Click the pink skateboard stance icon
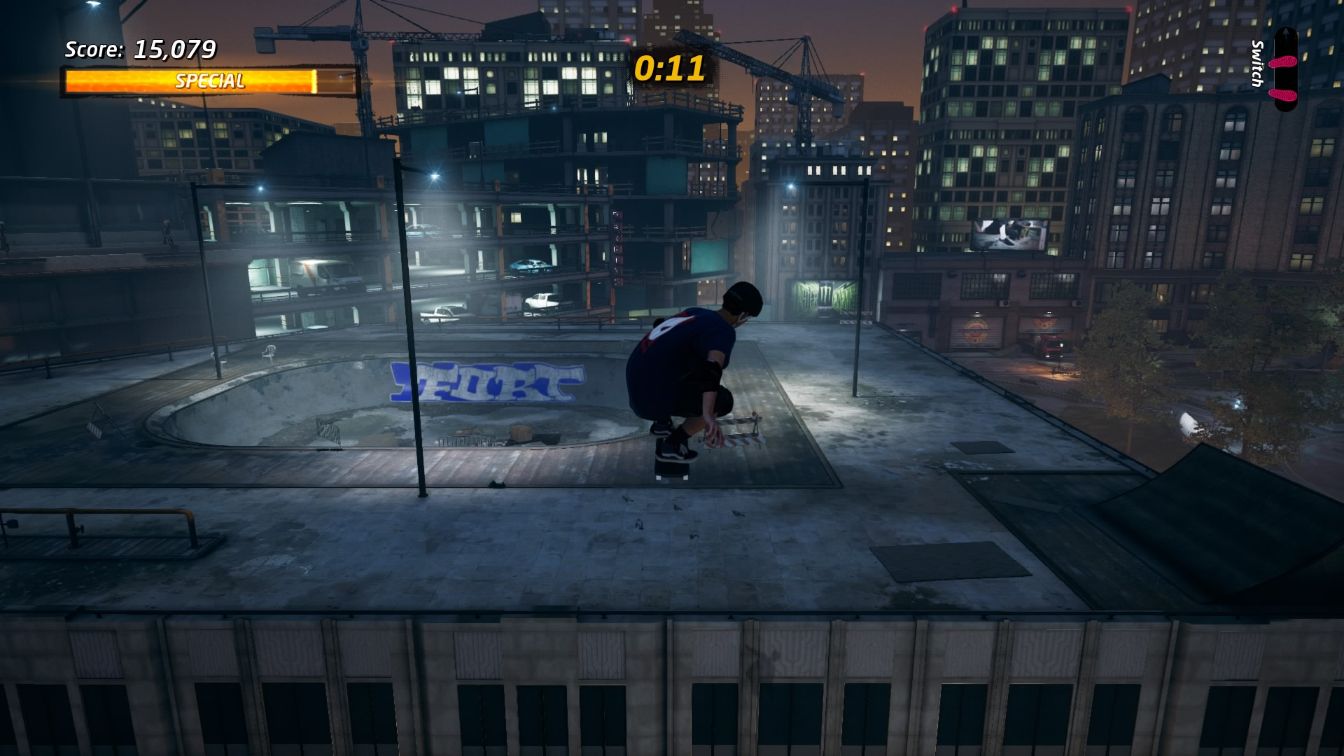The height and width of the screenshot is (756, 1344). [x=1286, y=68]
